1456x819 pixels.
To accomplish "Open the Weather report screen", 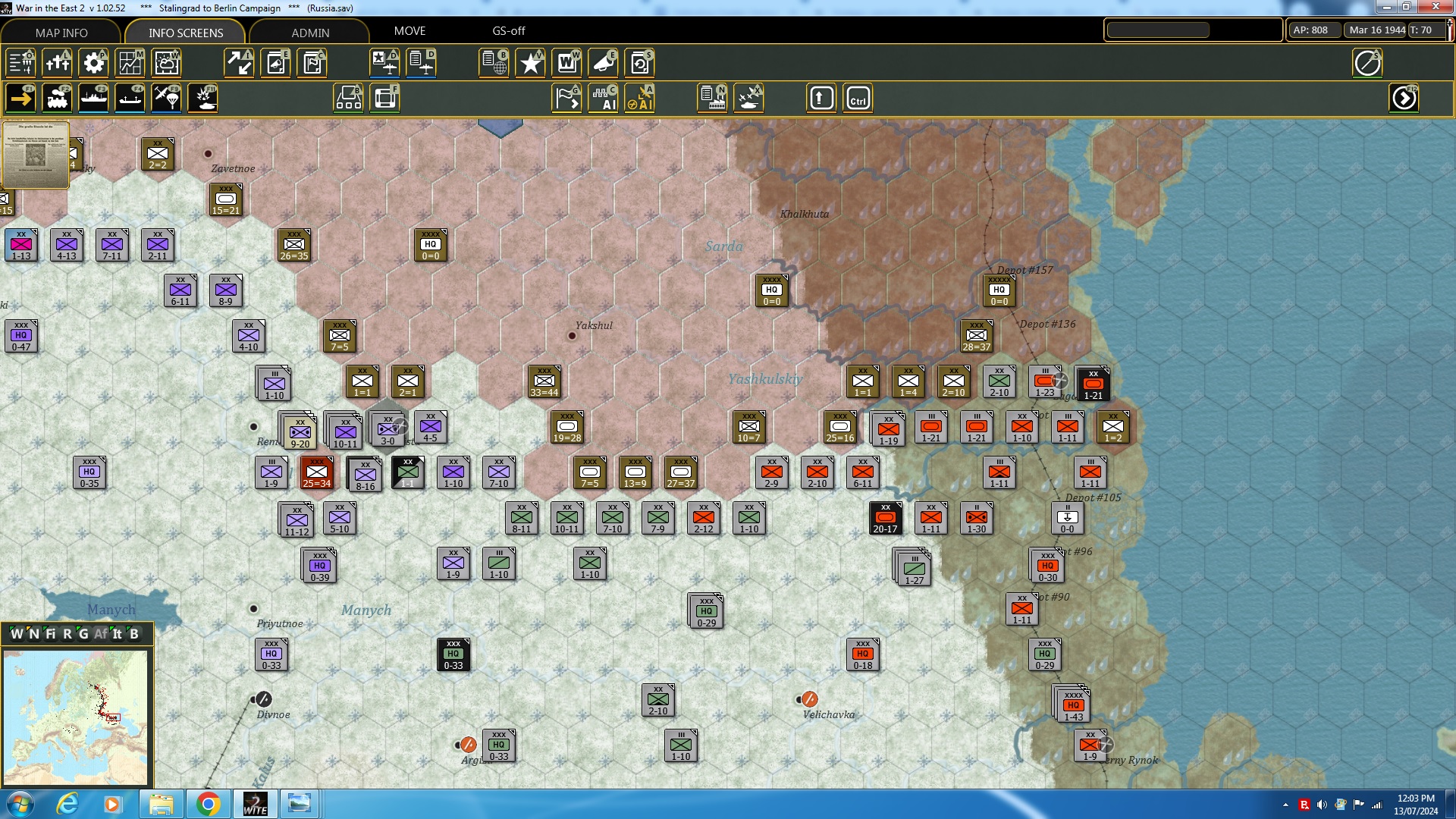I will pos(166,63).
